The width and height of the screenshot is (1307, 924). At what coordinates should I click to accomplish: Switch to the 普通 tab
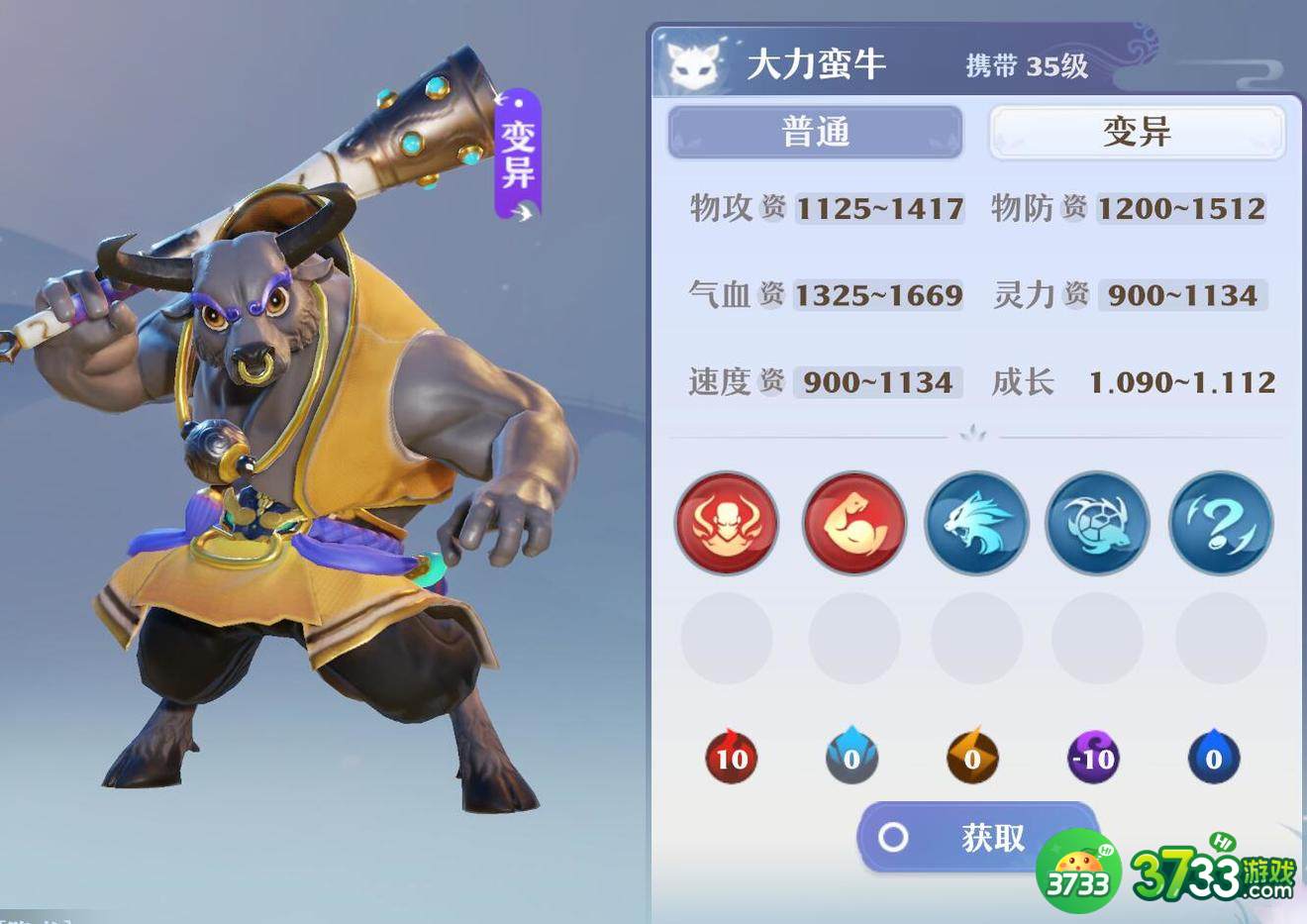pyautogui.click(x=815, y=132)
